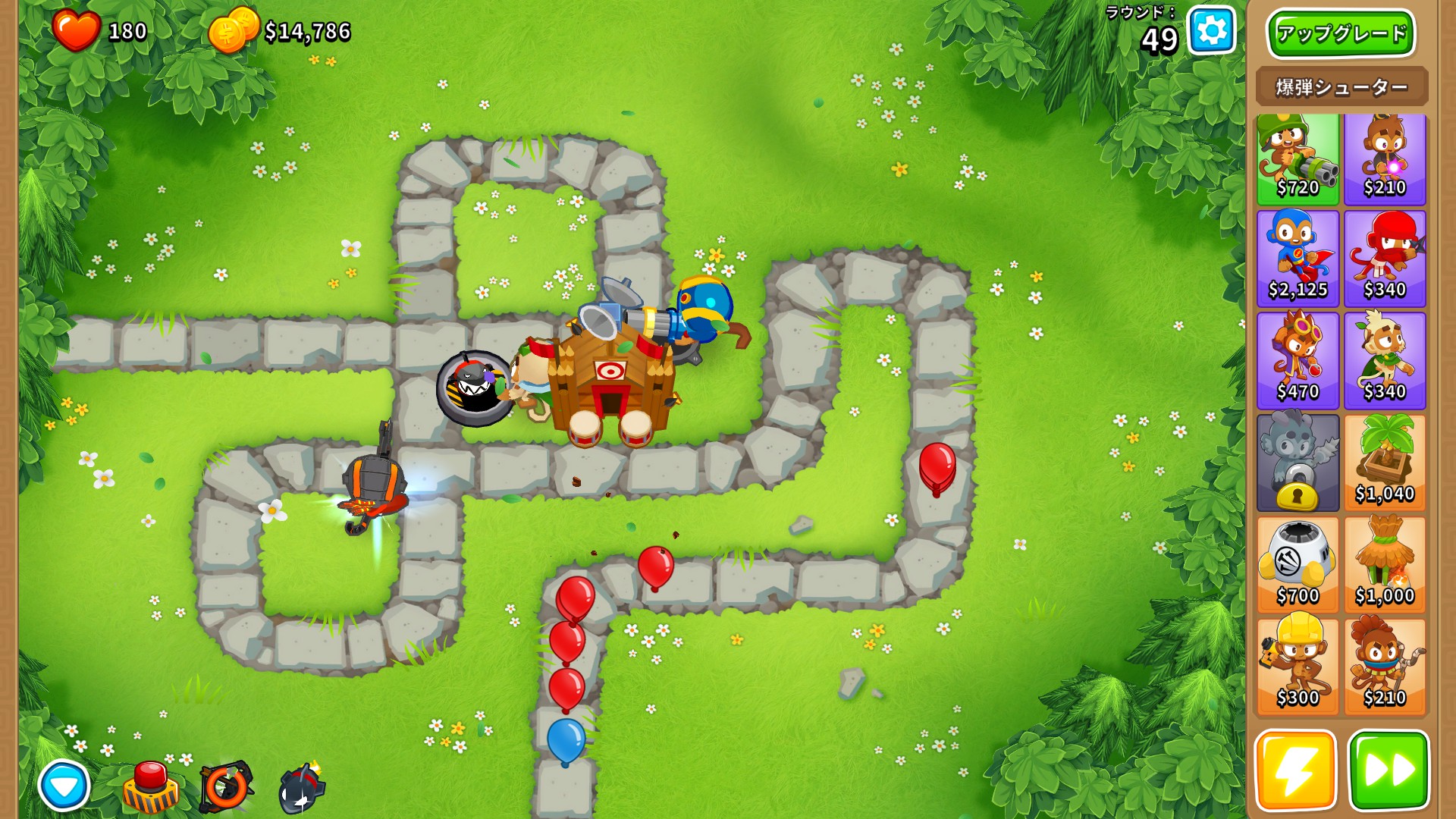Select the Banana Farm for $1,040
This screenshot has height=819, width=1456.
pyautogui.click(x=1385, y=463)
